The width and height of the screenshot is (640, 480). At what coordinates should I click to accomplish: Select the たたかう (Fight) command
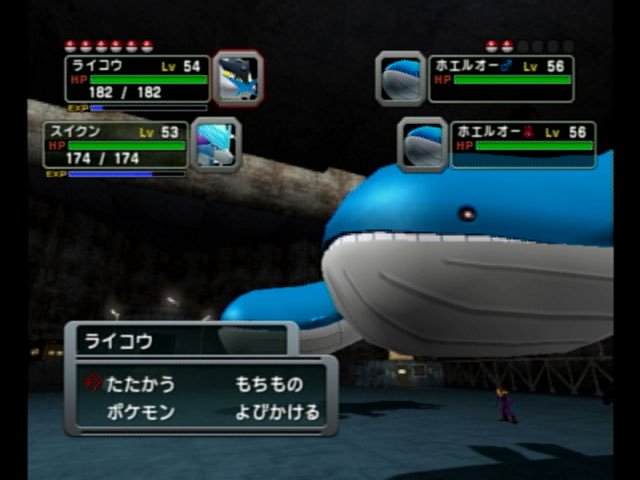coord(140,384)
